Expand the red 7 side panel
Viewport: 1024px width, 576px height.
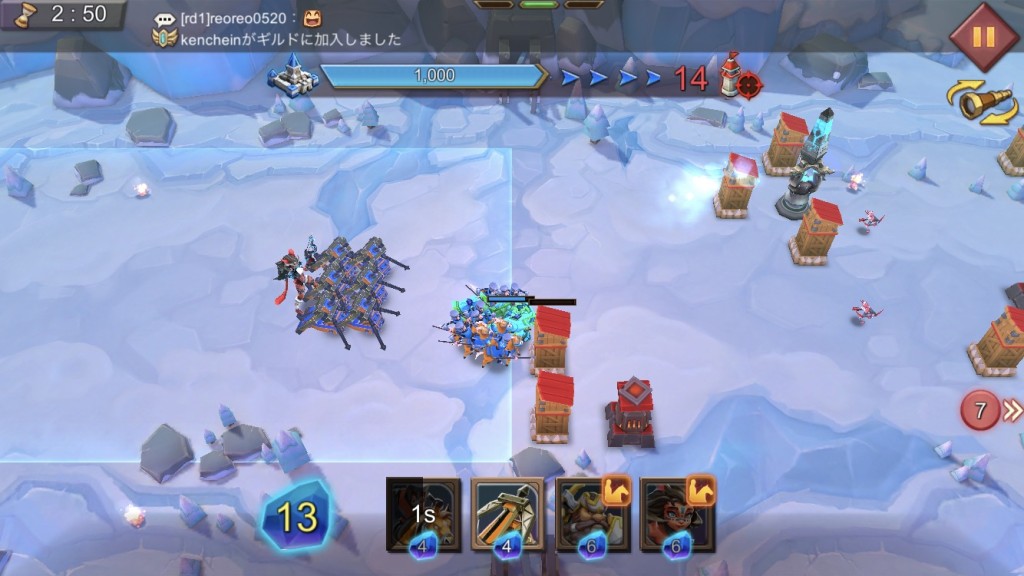pos(990,410)
